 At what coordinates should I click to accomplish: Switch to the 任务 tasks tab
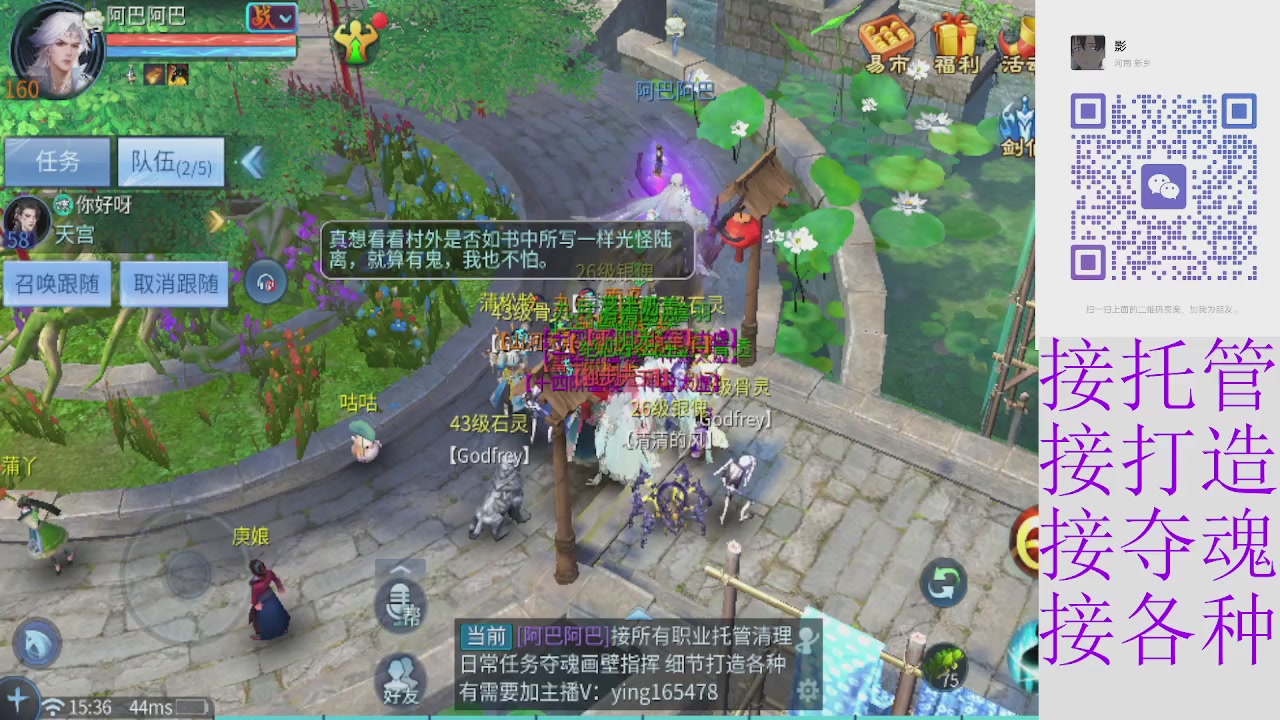[57, 162]
